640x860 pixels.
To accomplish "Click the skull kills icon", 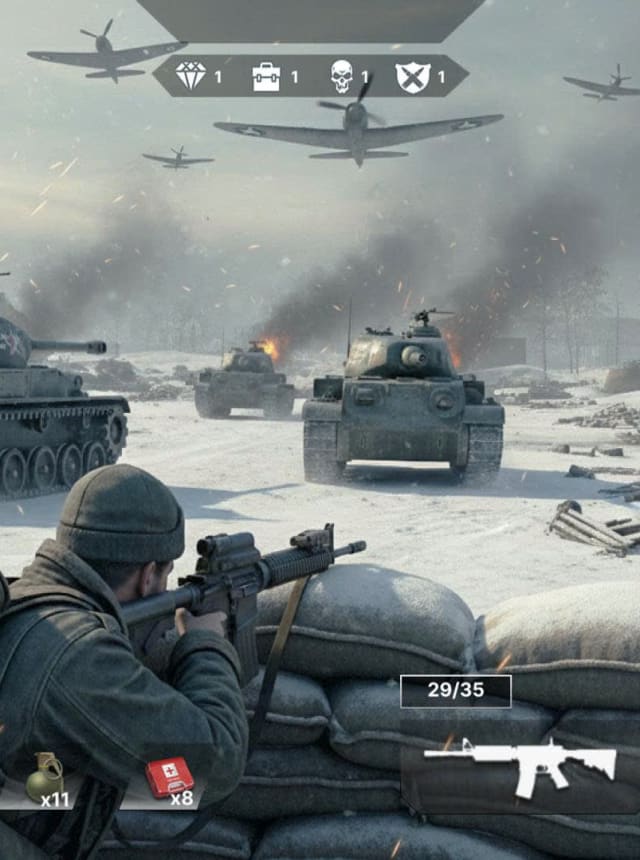I will pos(342,76).
